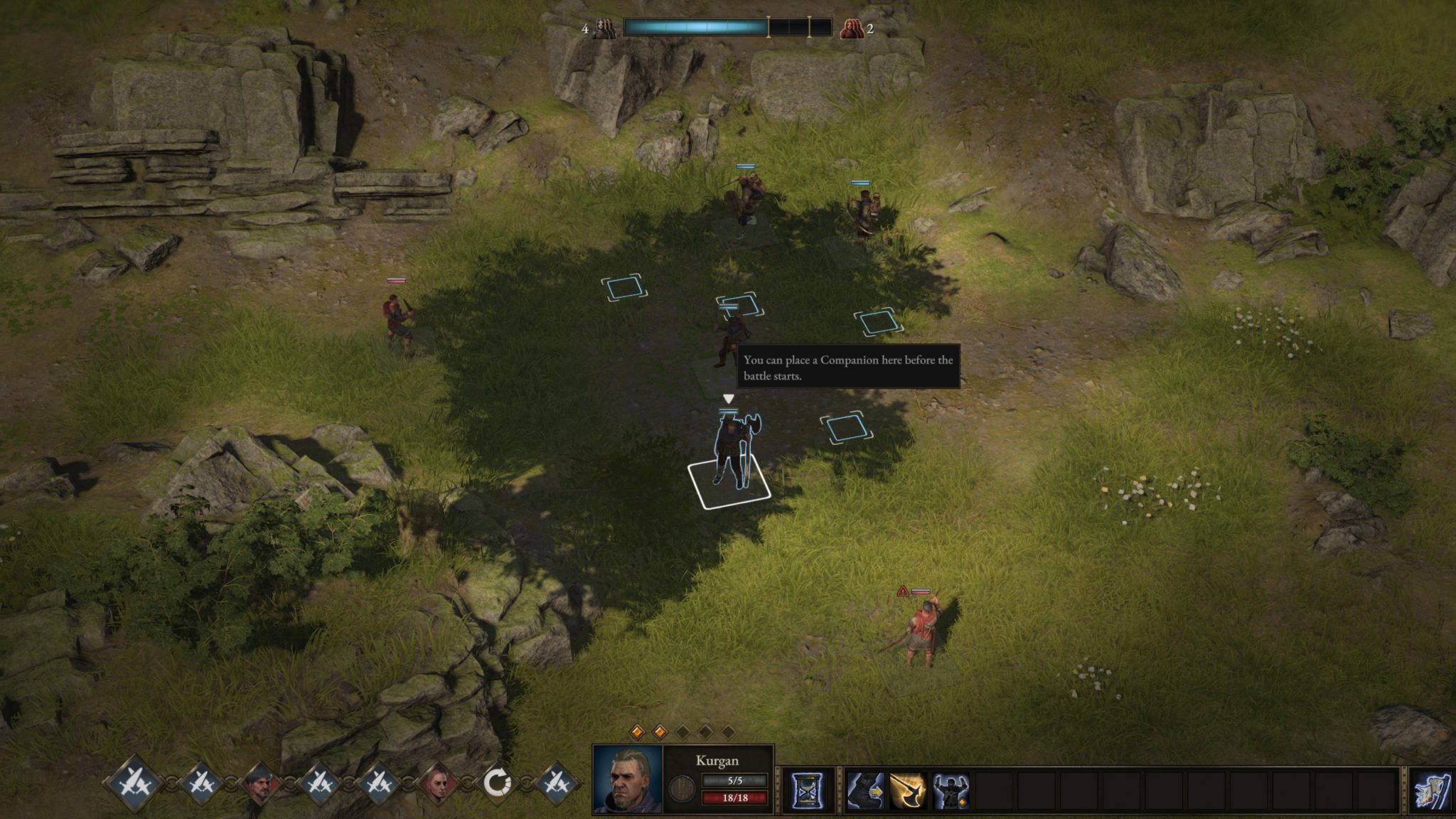Click the largest crossed-daggers turn order icon

[134, 784]
